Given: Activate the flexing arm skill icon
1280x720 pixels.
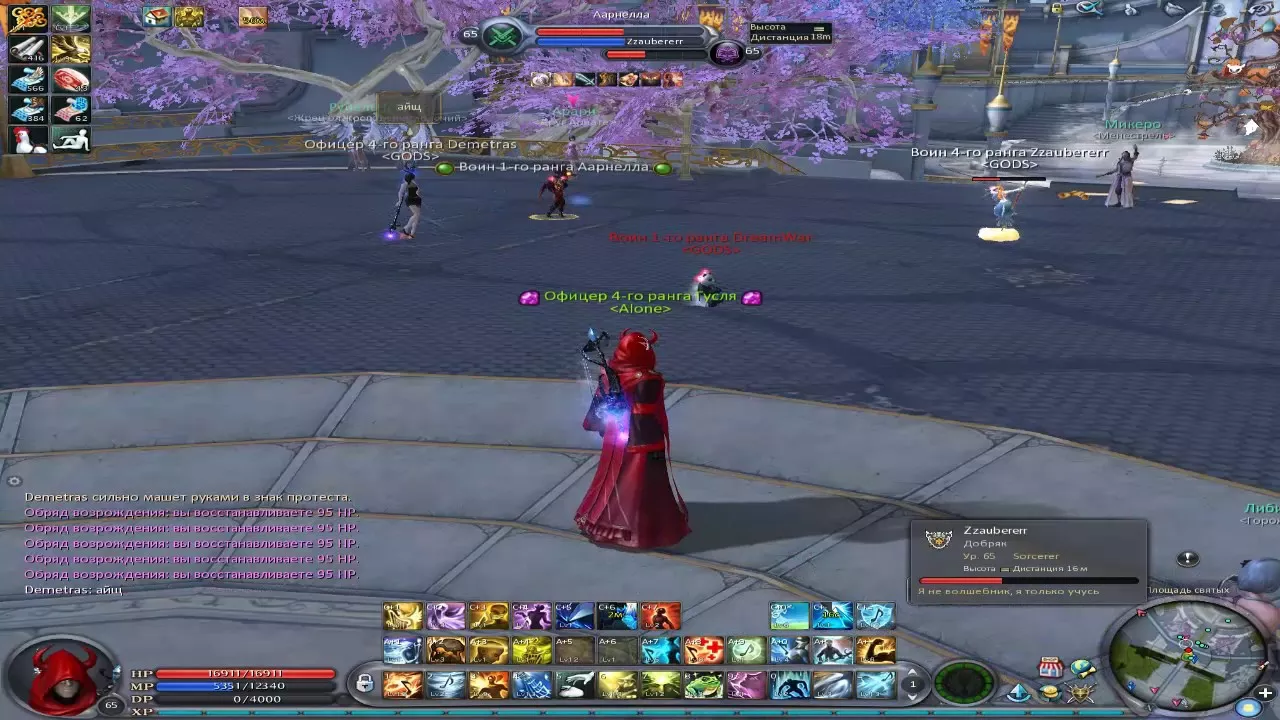Looking at the screenshot, I should tap(875, 651).
